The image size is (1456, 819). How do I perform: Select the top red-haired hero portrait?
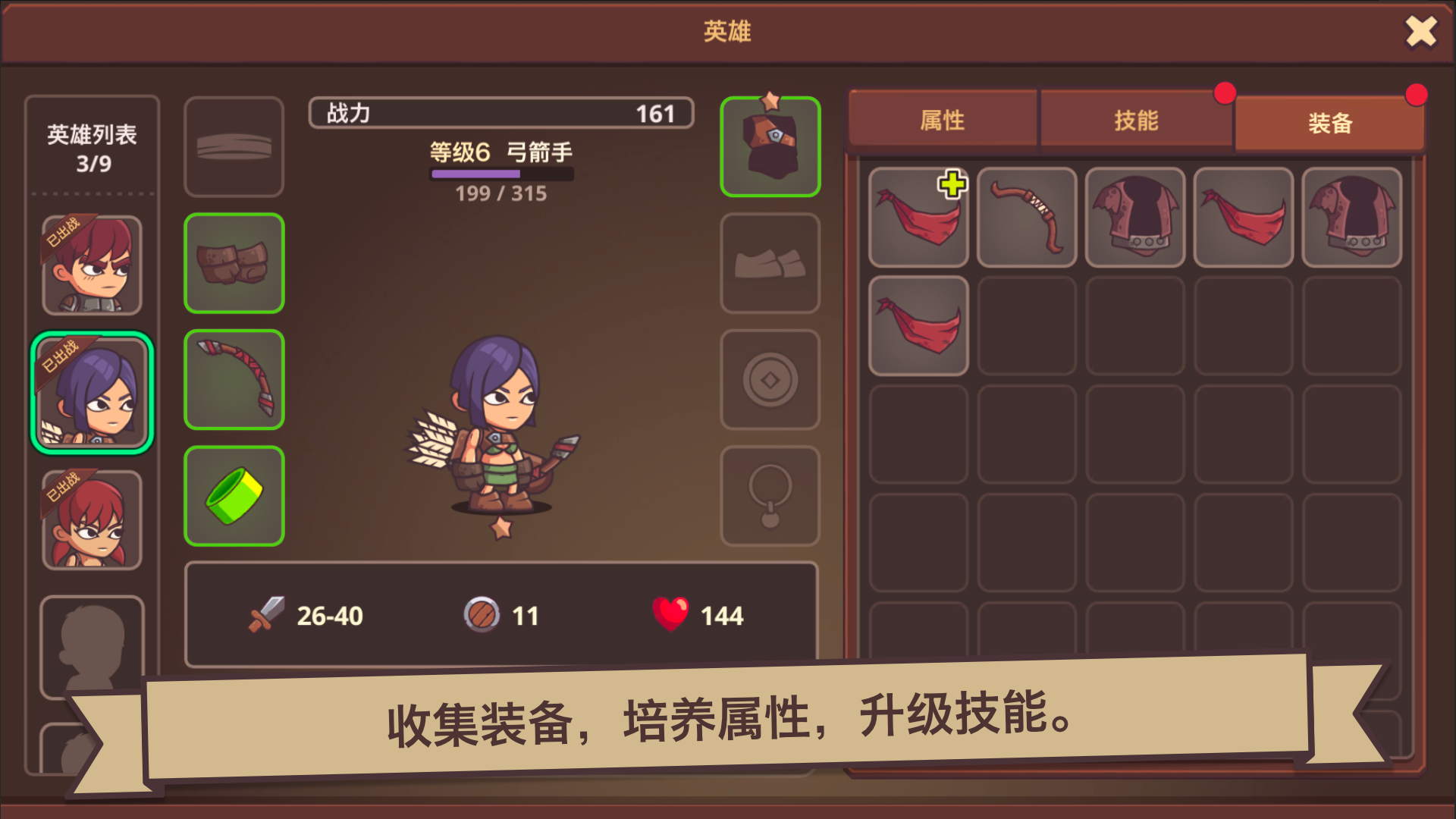click(x=91, y=265)
